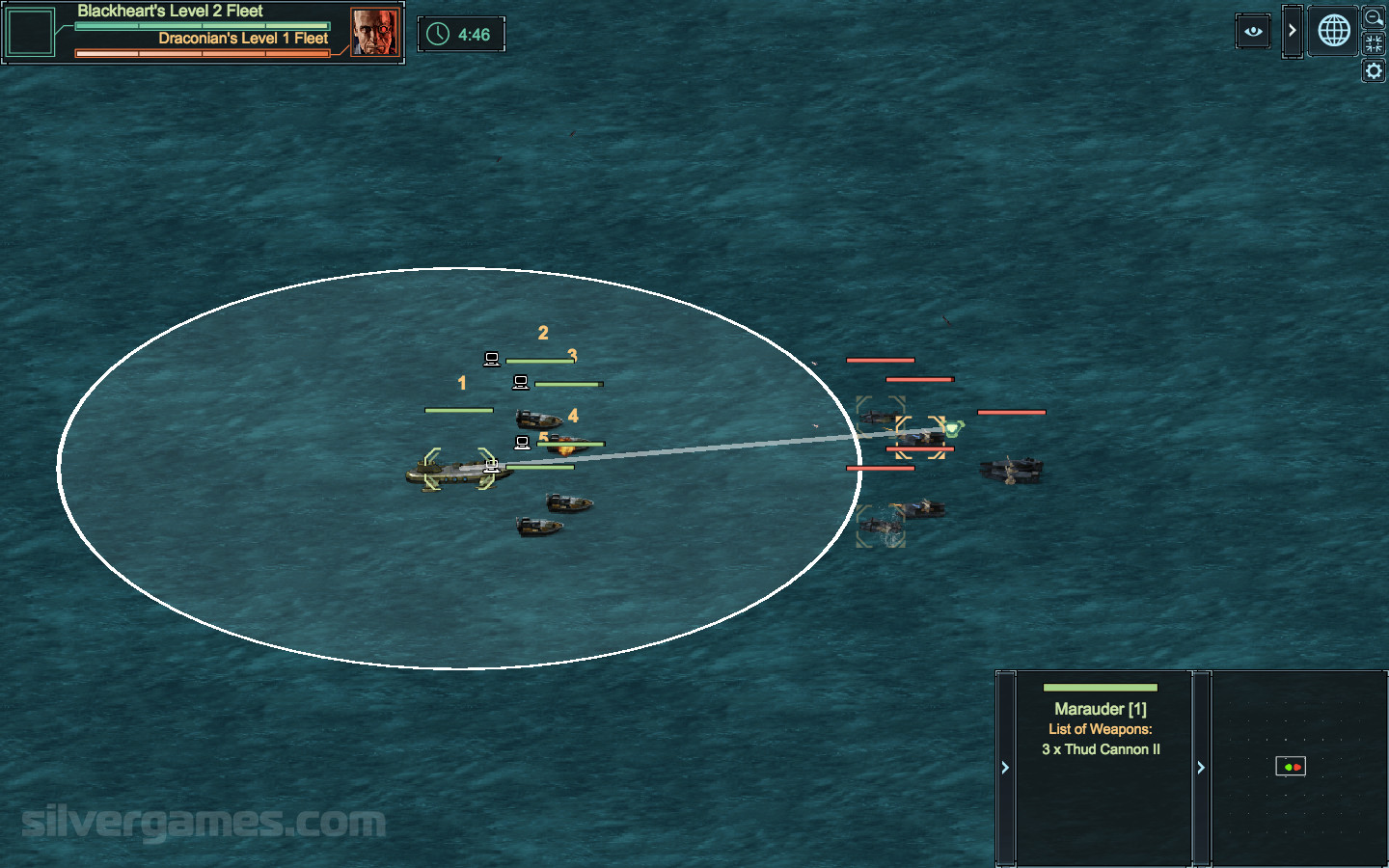Click the Draconian commander portrait
The image size is (1389, 868).
click(x=374, y=33)
